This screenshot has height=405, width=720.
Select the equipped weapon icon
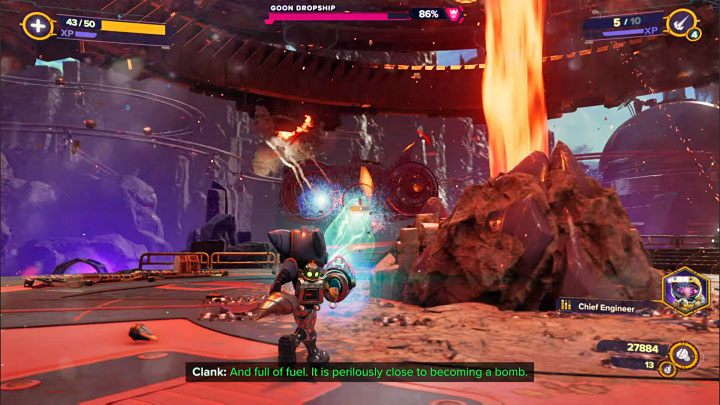click(683, 21)
